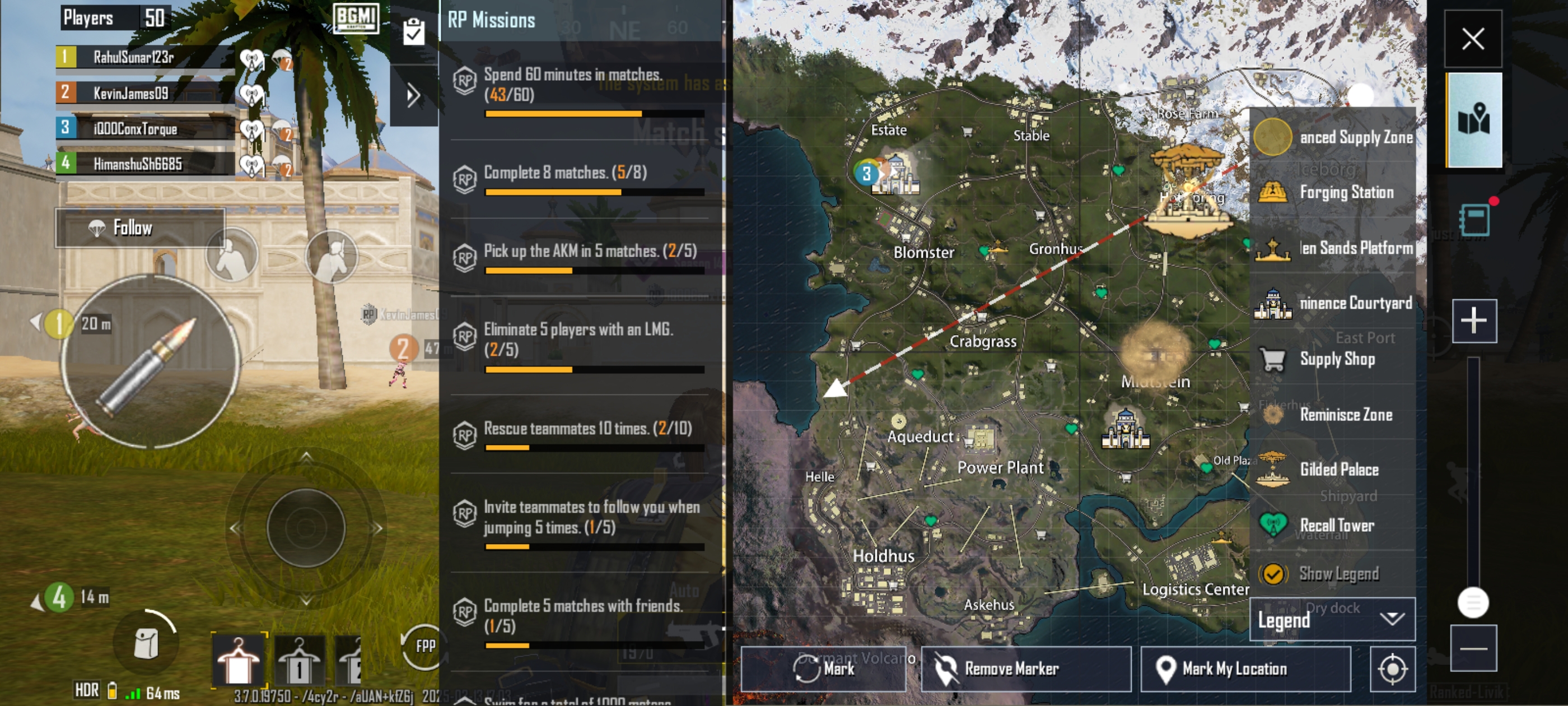Open the notebook icon with red dot
The height and width of the screenshot is (706, 1568).
click(x=1475, y=219)
